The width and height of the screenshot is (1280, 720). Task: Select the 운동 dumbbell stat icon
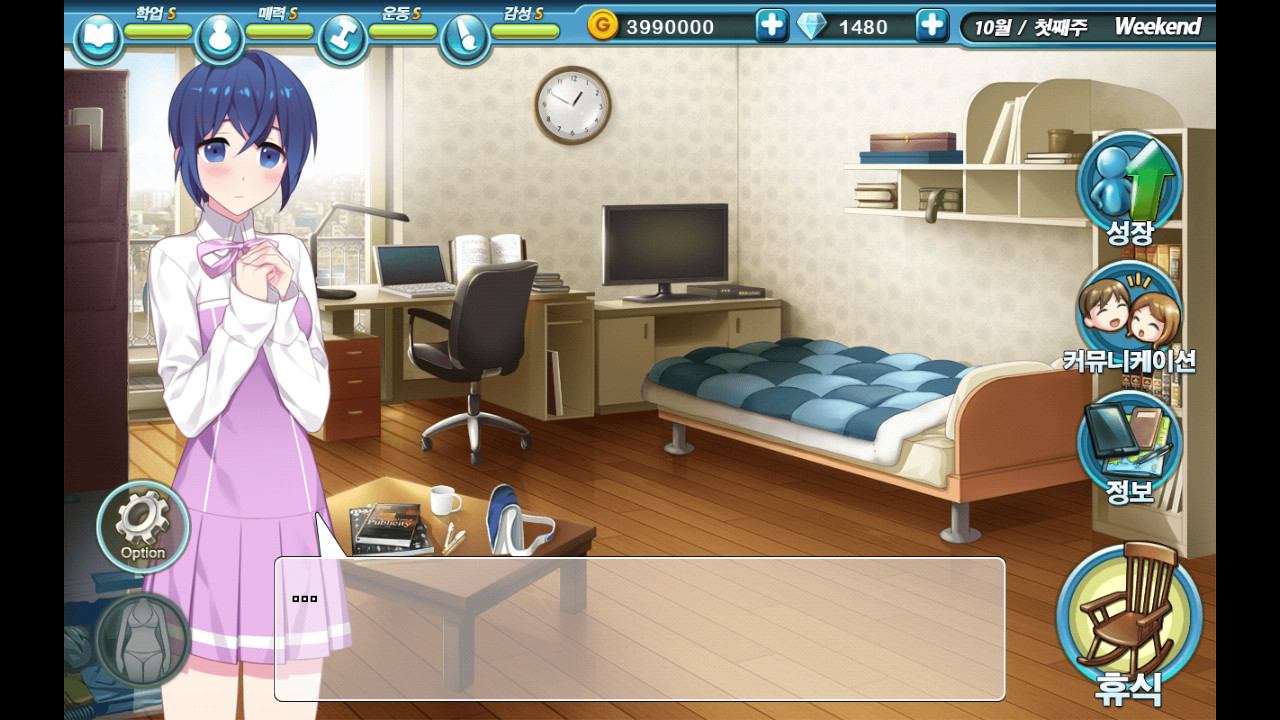[x=343, y=38]
